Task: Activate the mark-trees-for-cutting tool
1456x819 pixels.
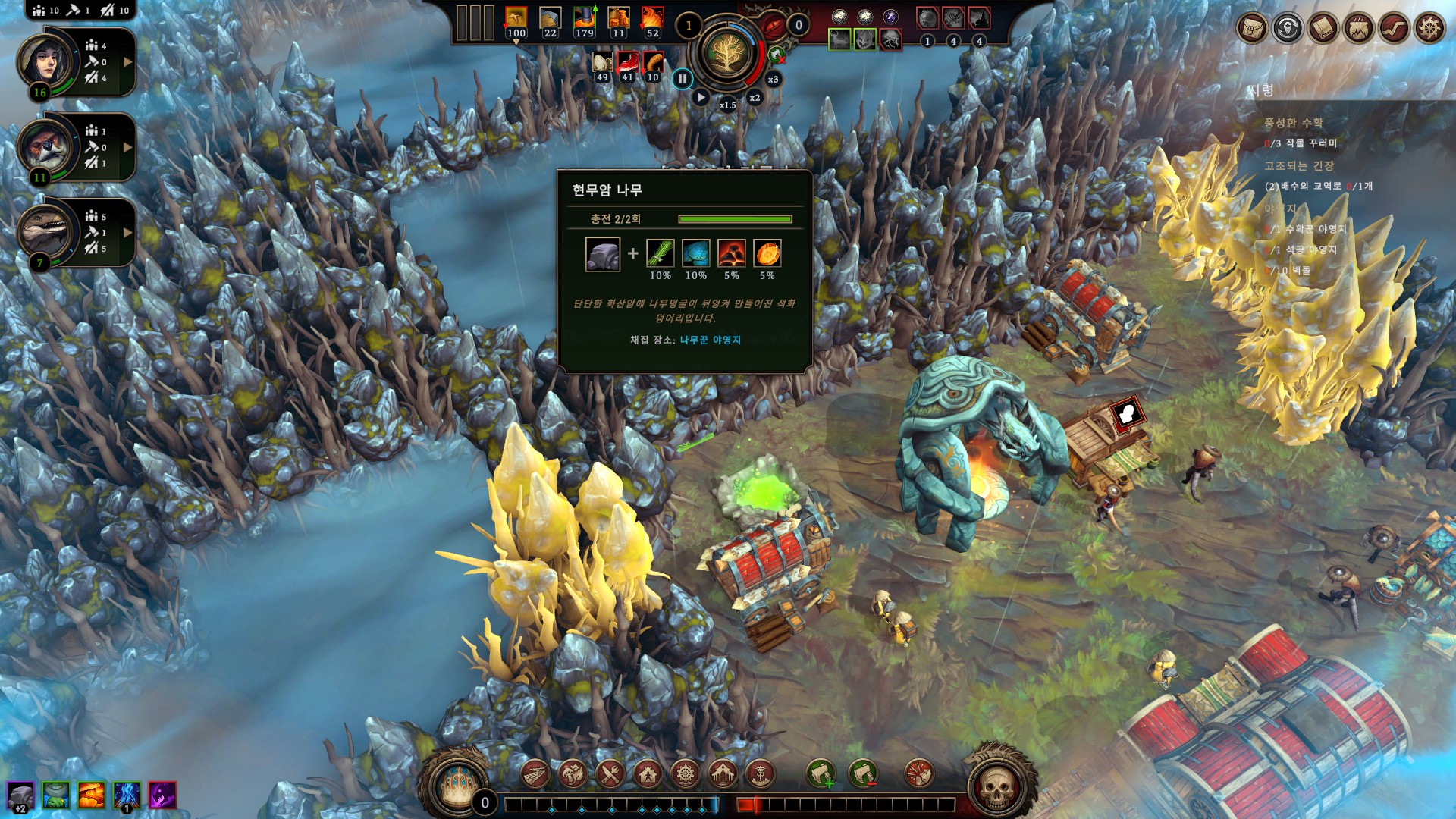Action: (821, 775)
